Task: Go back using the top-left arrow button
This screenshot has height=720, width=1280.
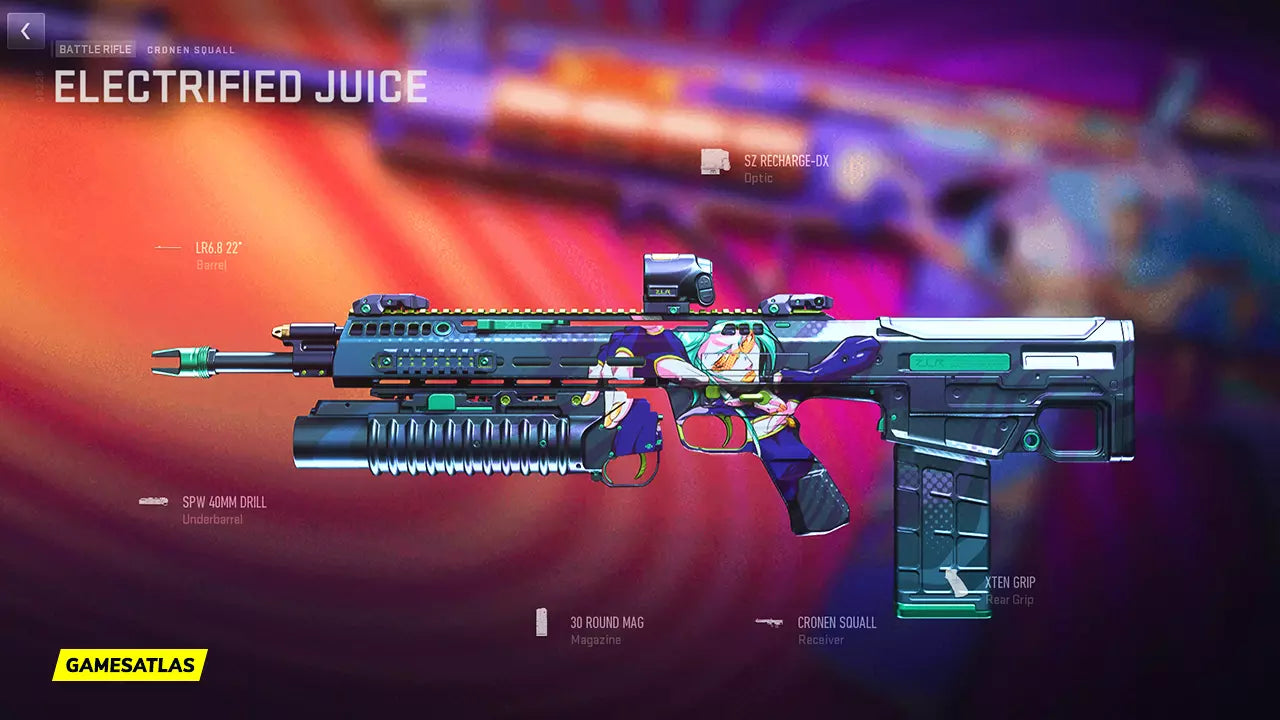Action: (x=26, y=31)
